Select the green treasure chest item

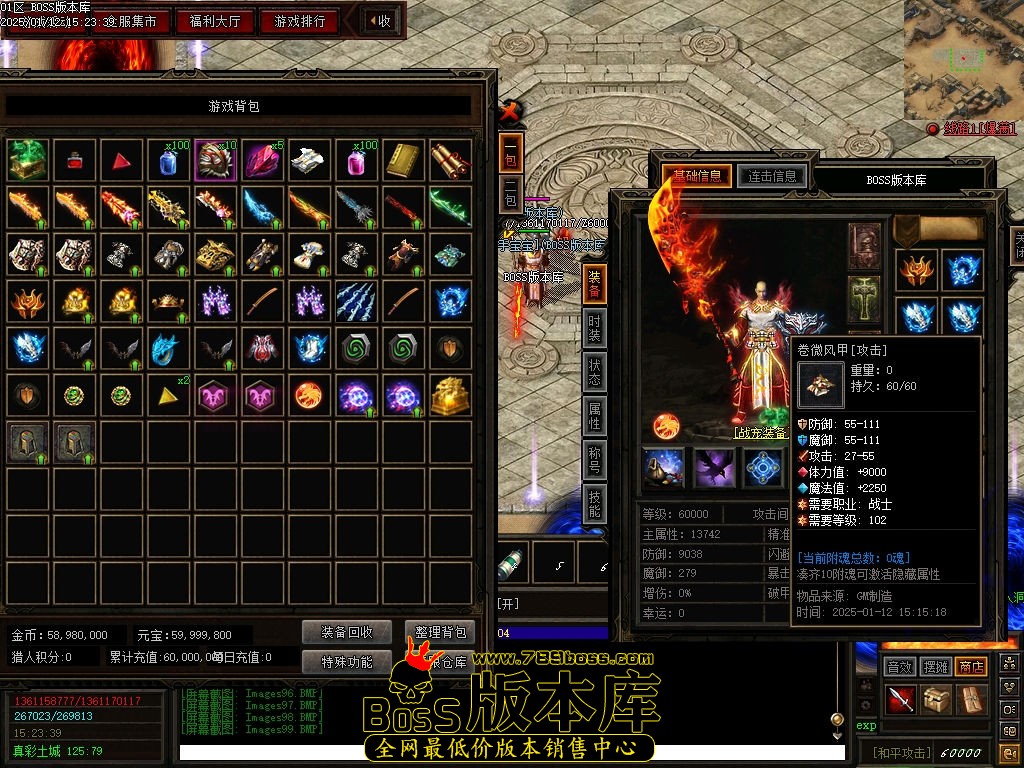27,159
